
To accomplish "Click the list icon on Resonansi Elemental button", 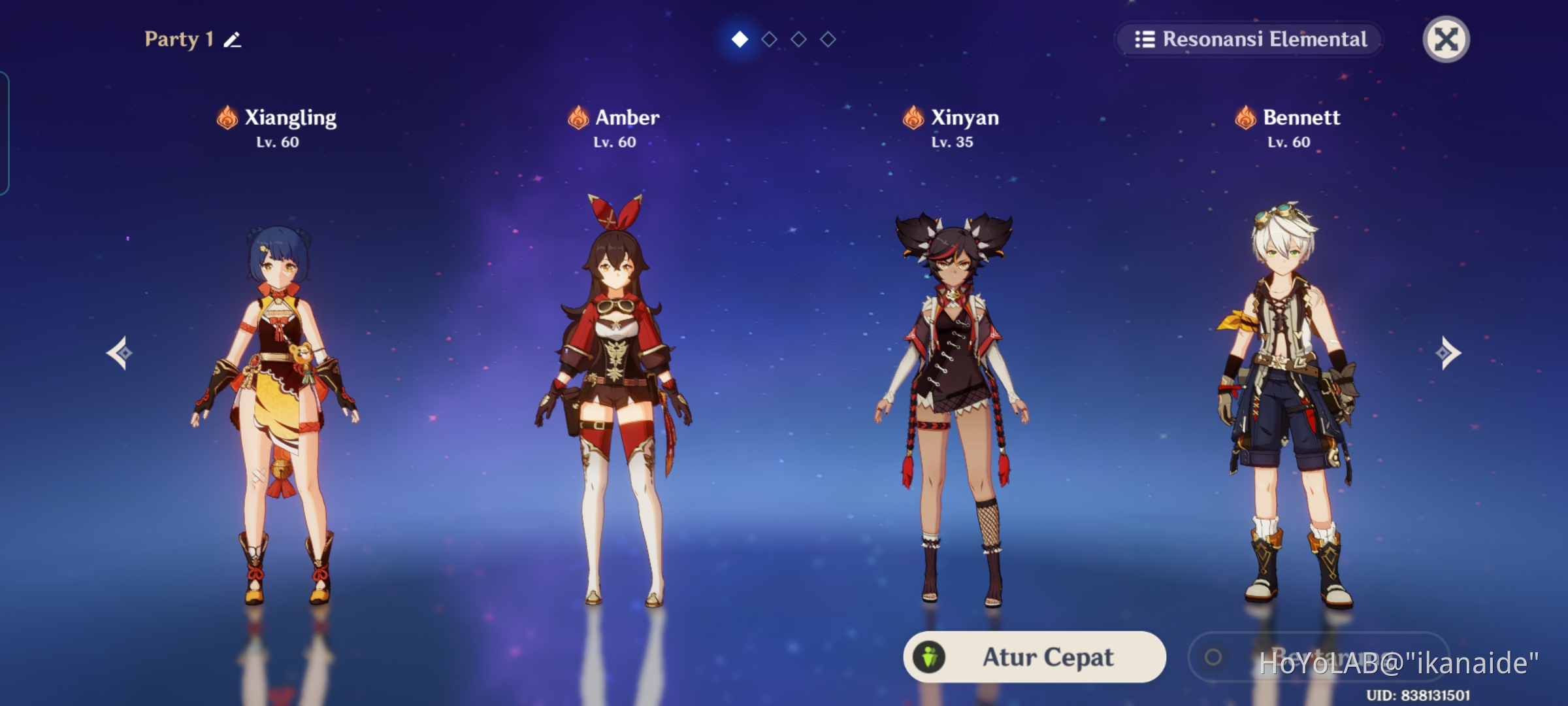I will (1147, 40).
